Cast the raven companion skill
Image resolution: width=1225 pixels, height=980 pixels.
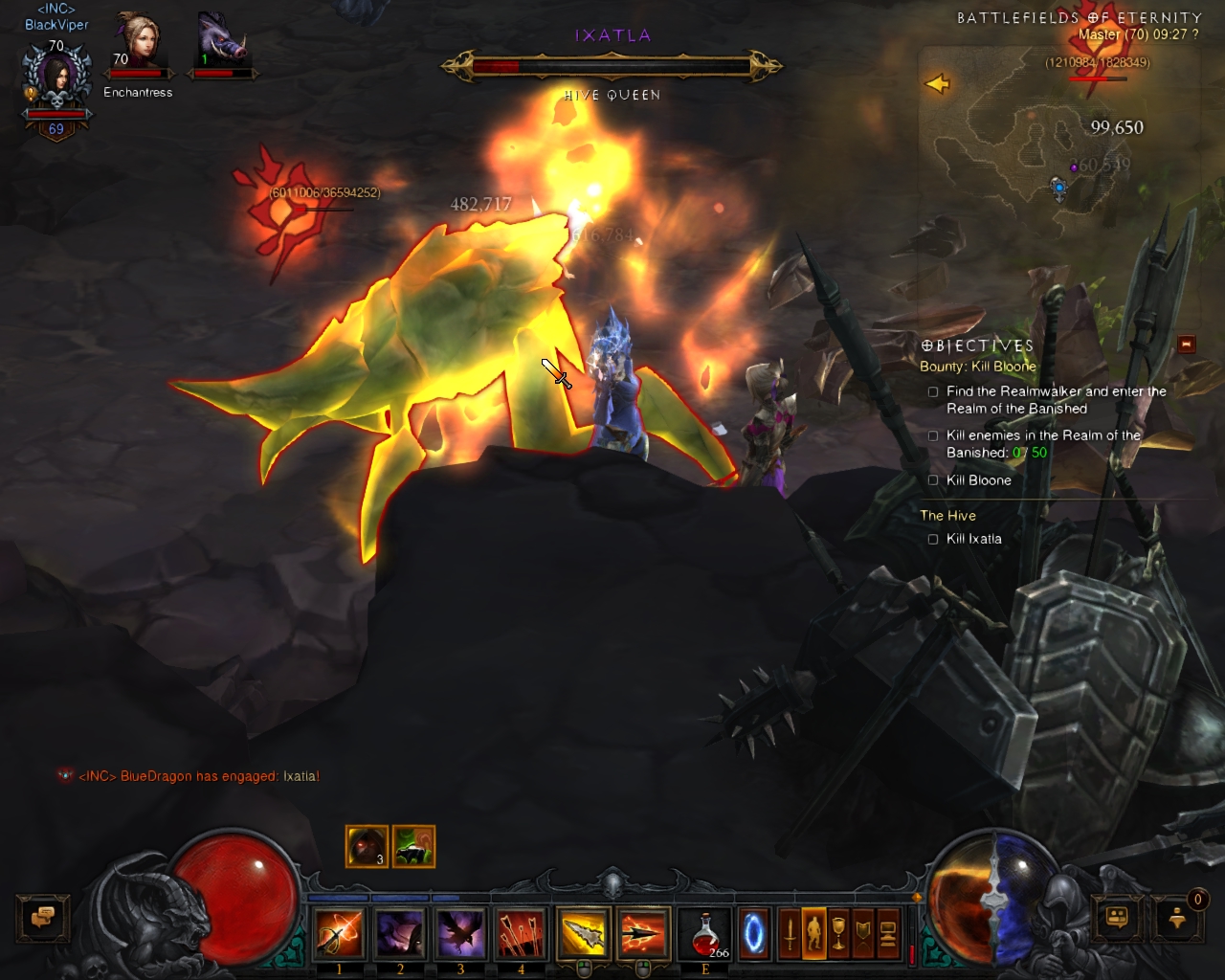460,934
